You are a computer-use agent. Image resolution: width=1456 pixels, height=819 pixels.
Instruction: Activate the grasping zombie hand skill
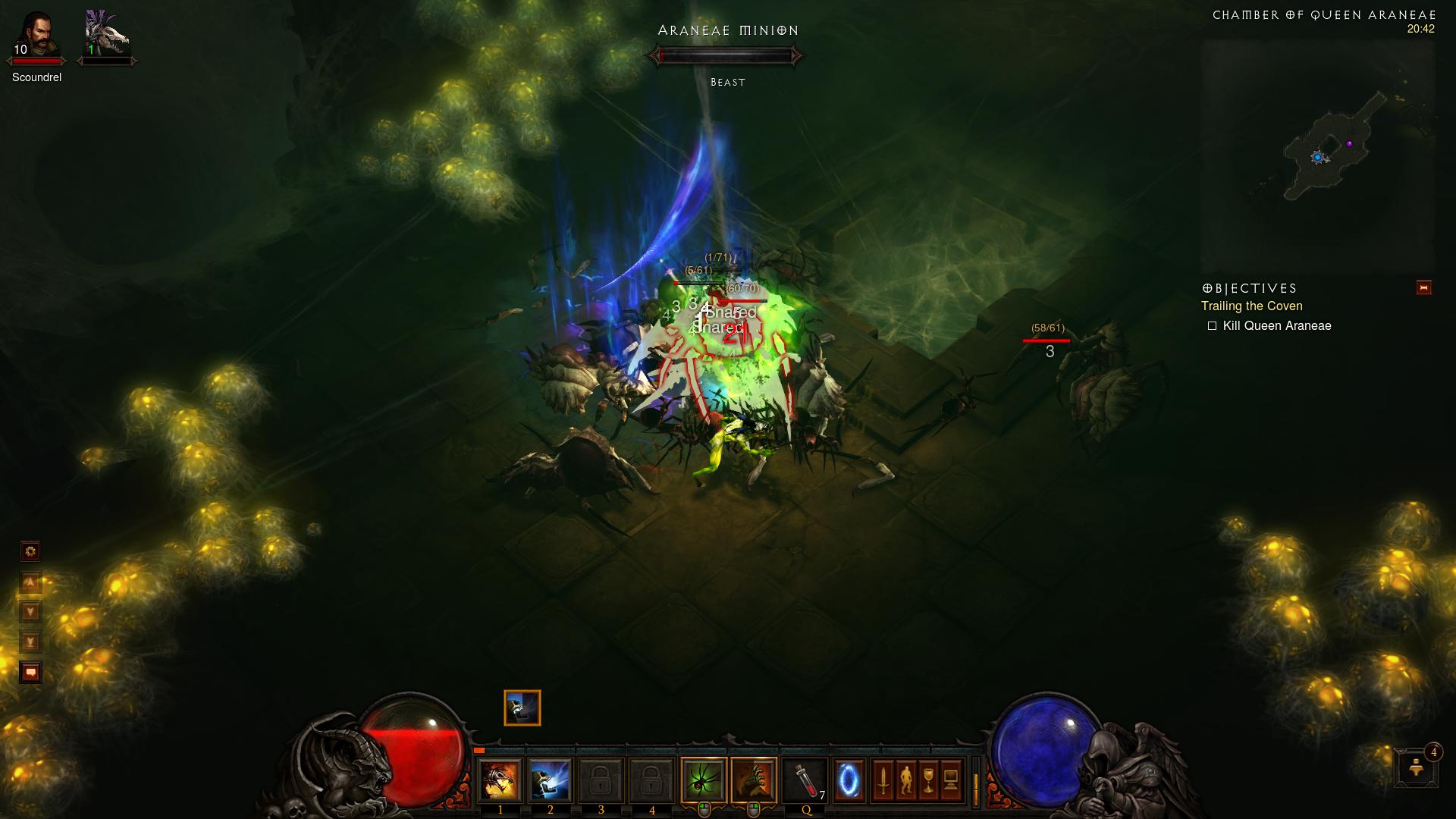click(754, 780)
